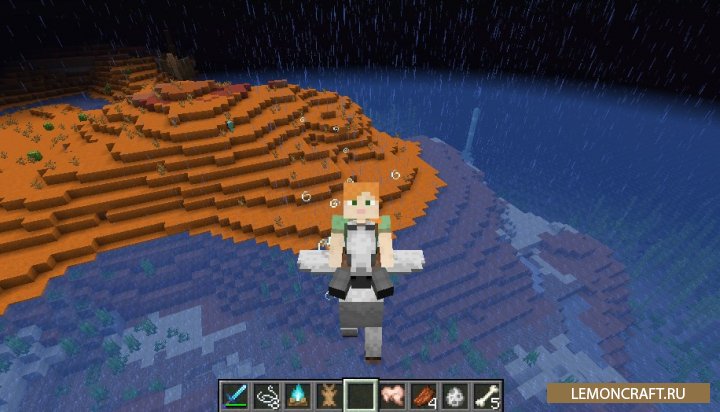Select the red meat stack of four
This screenshot has width=720, height=412.
tap(423, 395)
